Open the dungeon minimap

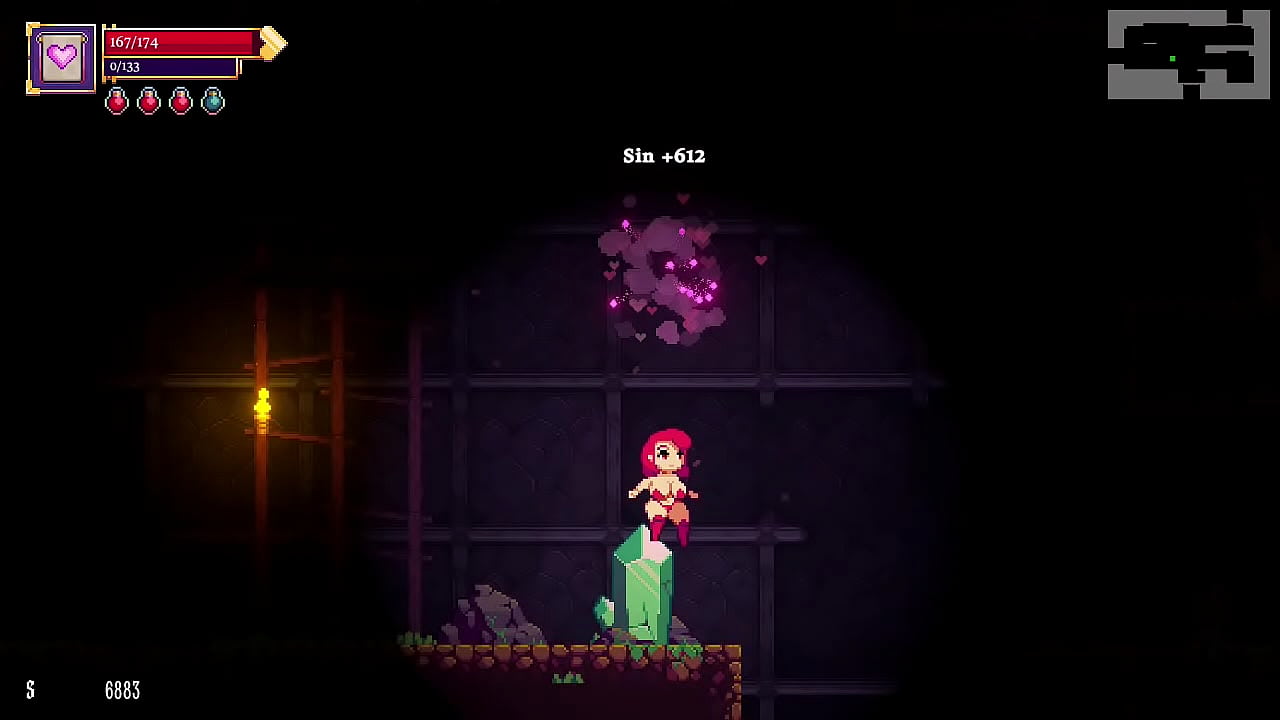(1188, 55)
